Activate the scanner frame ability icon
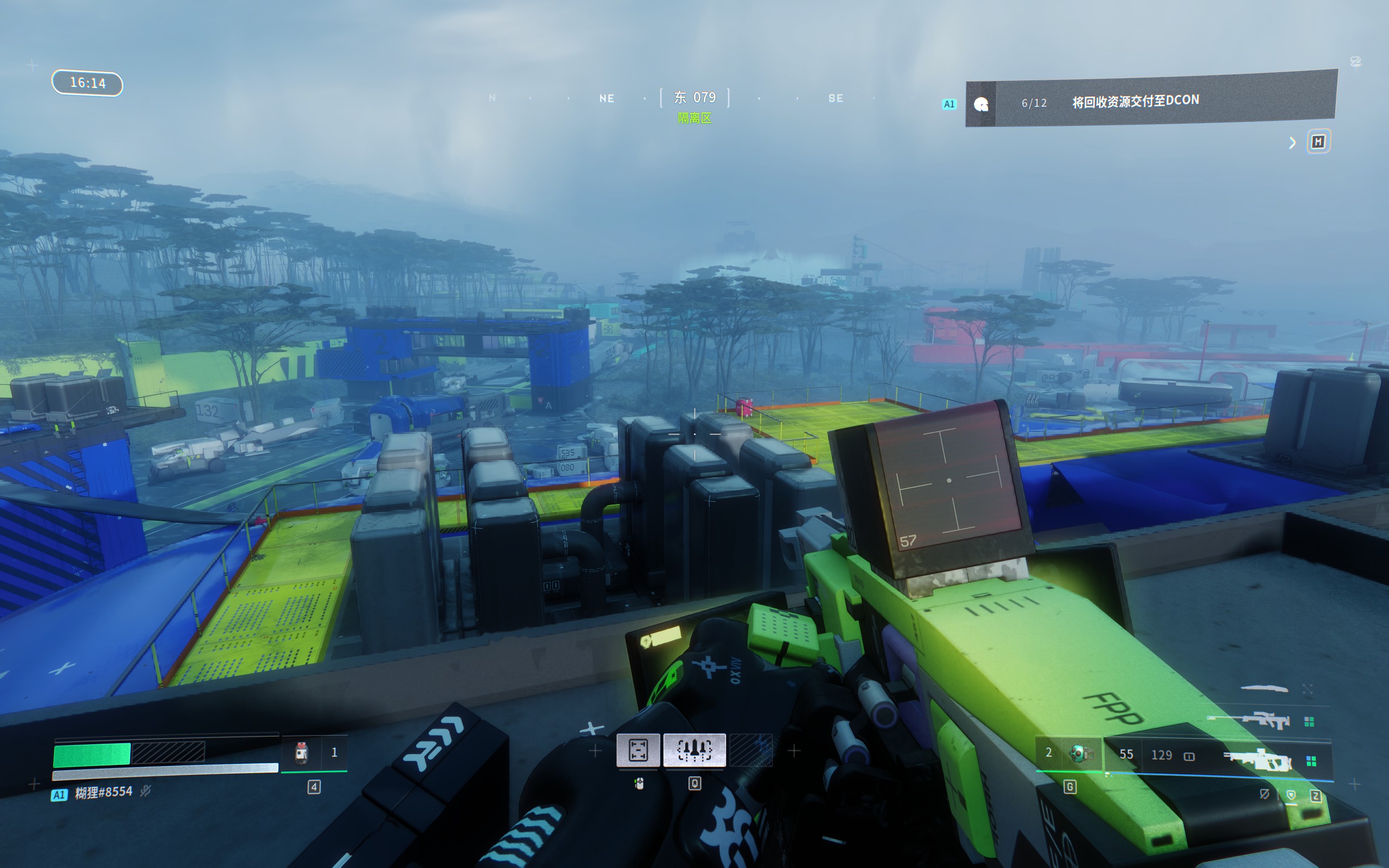This screenshot has height=868, width=1389. [638, 750]
